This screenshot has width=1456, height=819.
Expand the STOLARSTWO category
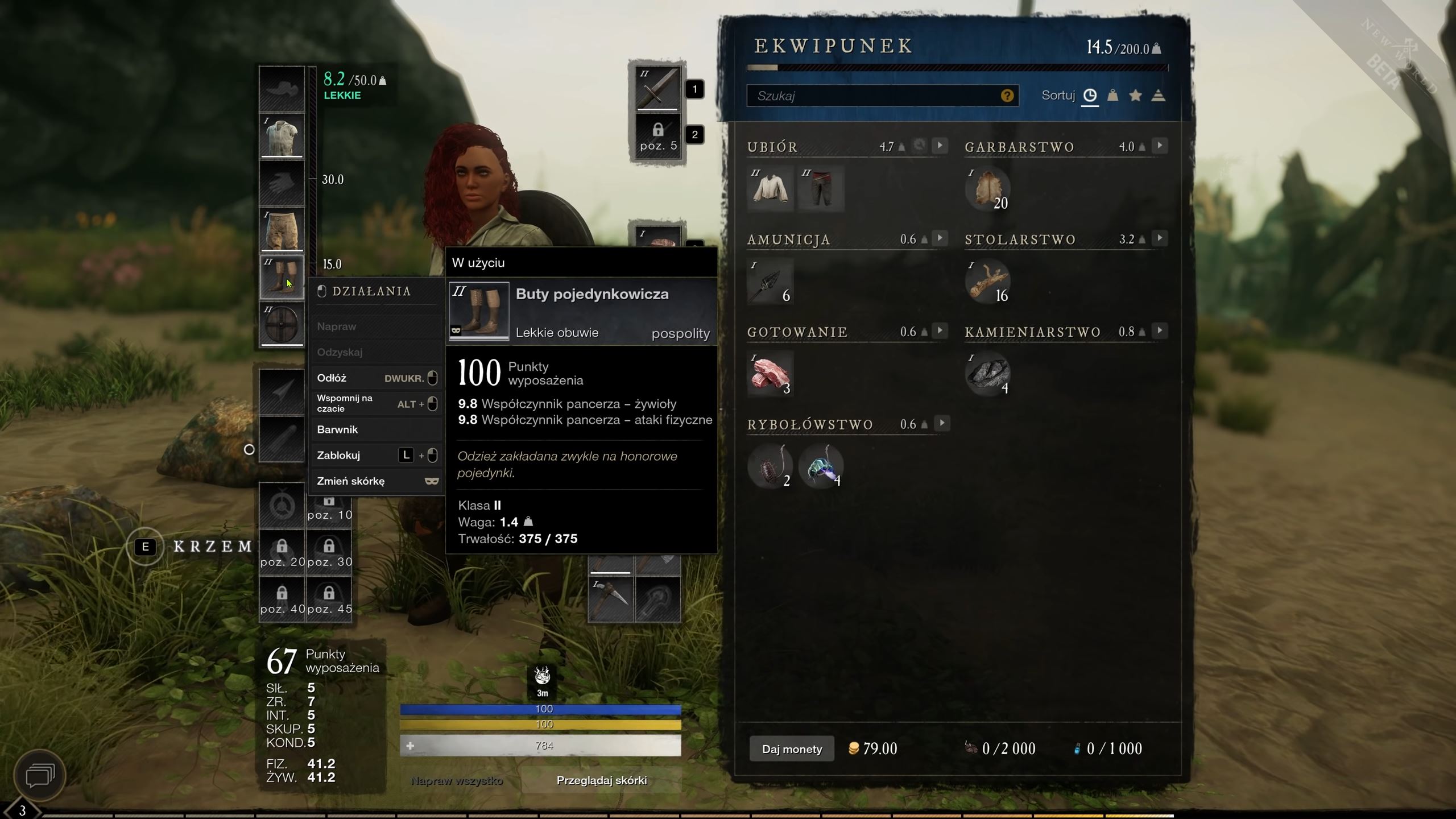point(1159,238)
